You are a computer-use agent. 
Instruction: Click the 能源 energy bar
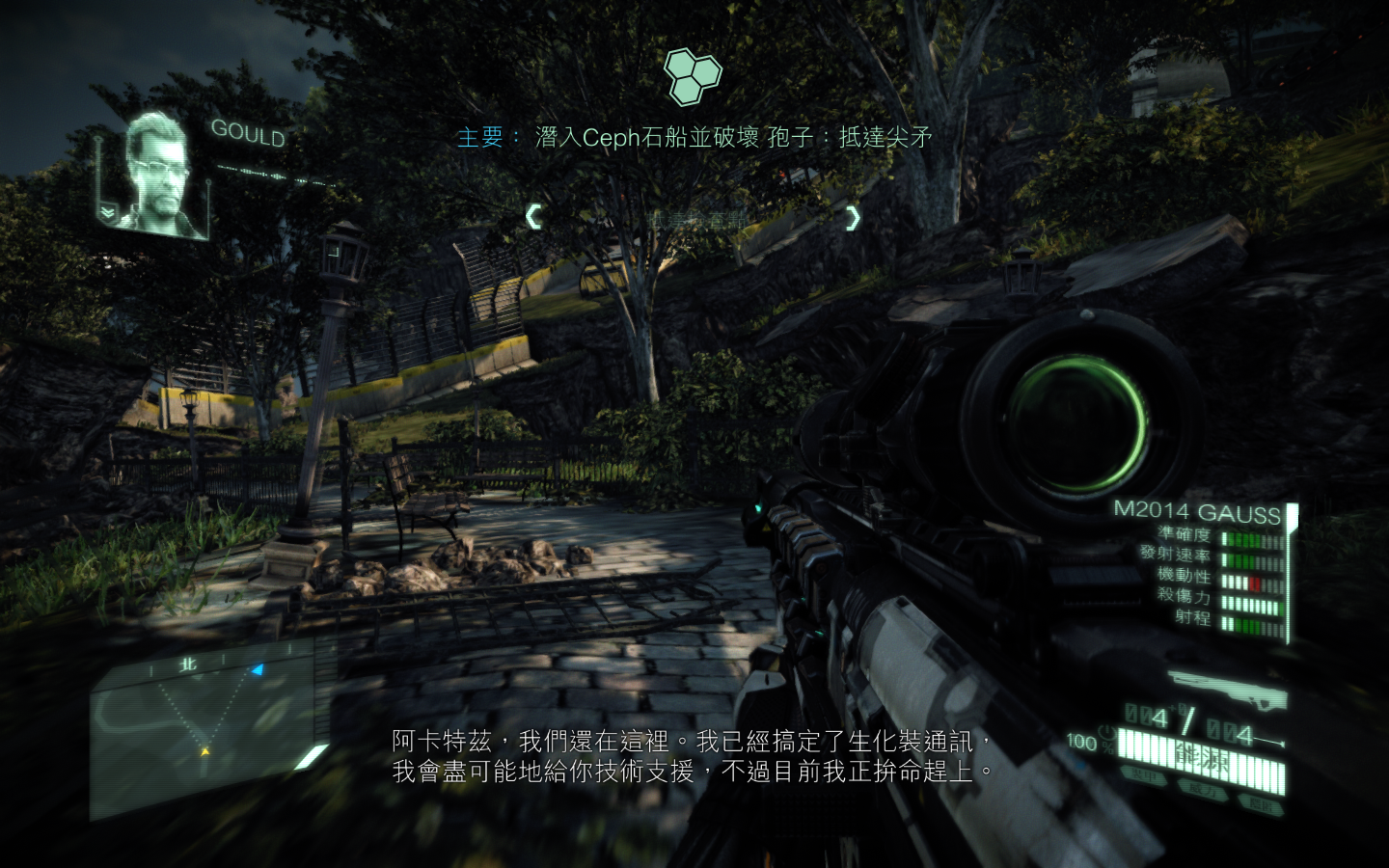point(1201,757)
